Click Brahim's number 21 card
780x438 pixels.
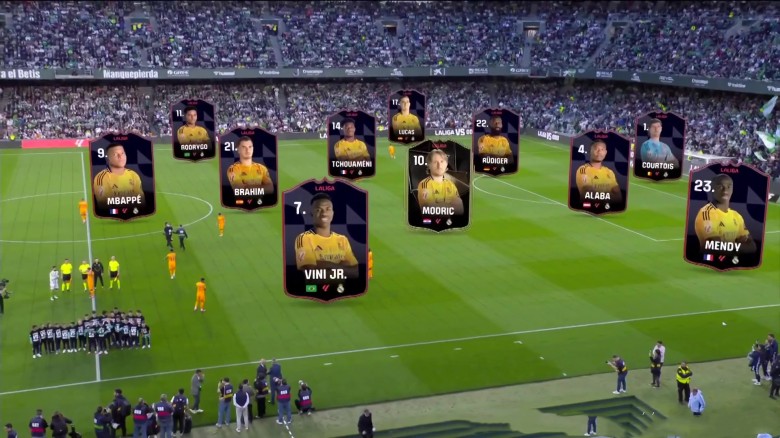point(249,168)
